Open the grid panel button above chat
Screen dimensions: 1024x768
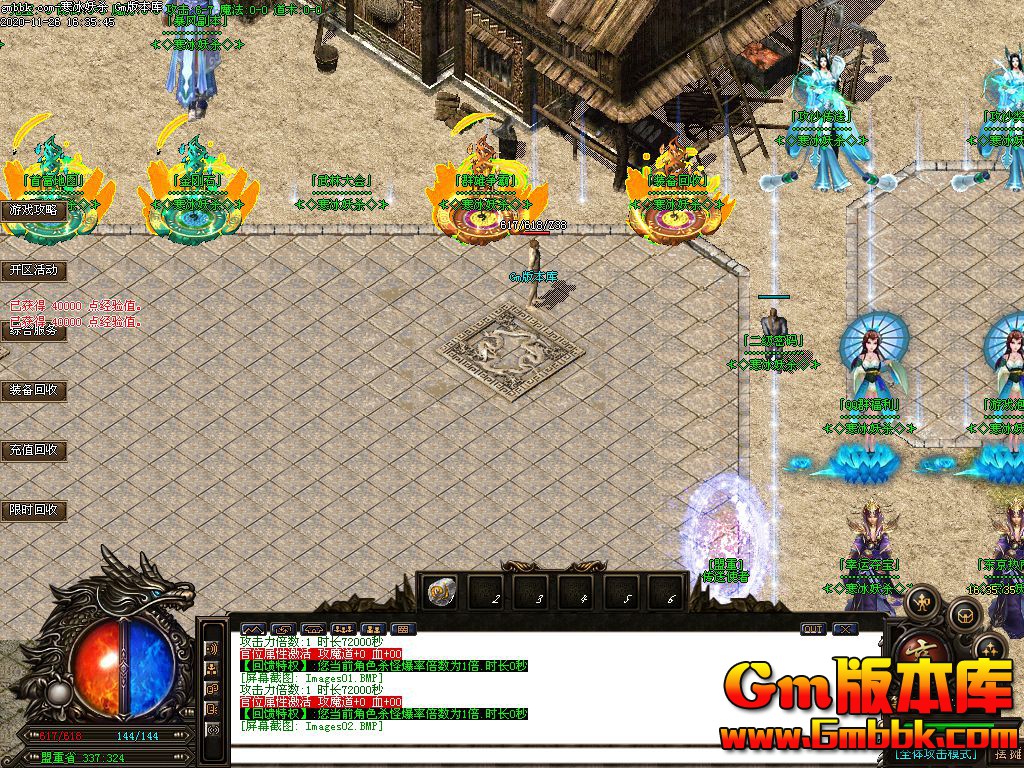point(401,629)
